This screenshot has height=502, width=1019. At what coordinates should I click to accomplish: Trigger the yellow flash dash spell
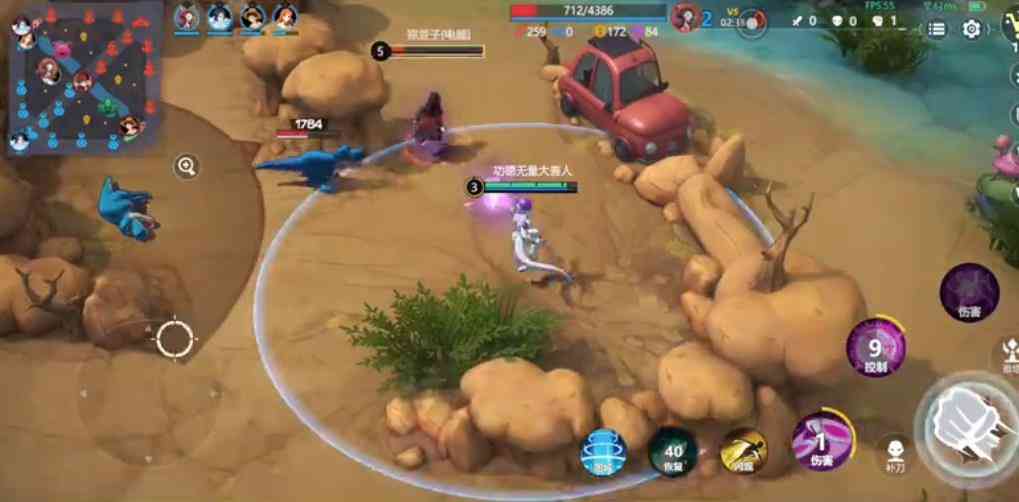pyautogui.click(x=743, y=451)
